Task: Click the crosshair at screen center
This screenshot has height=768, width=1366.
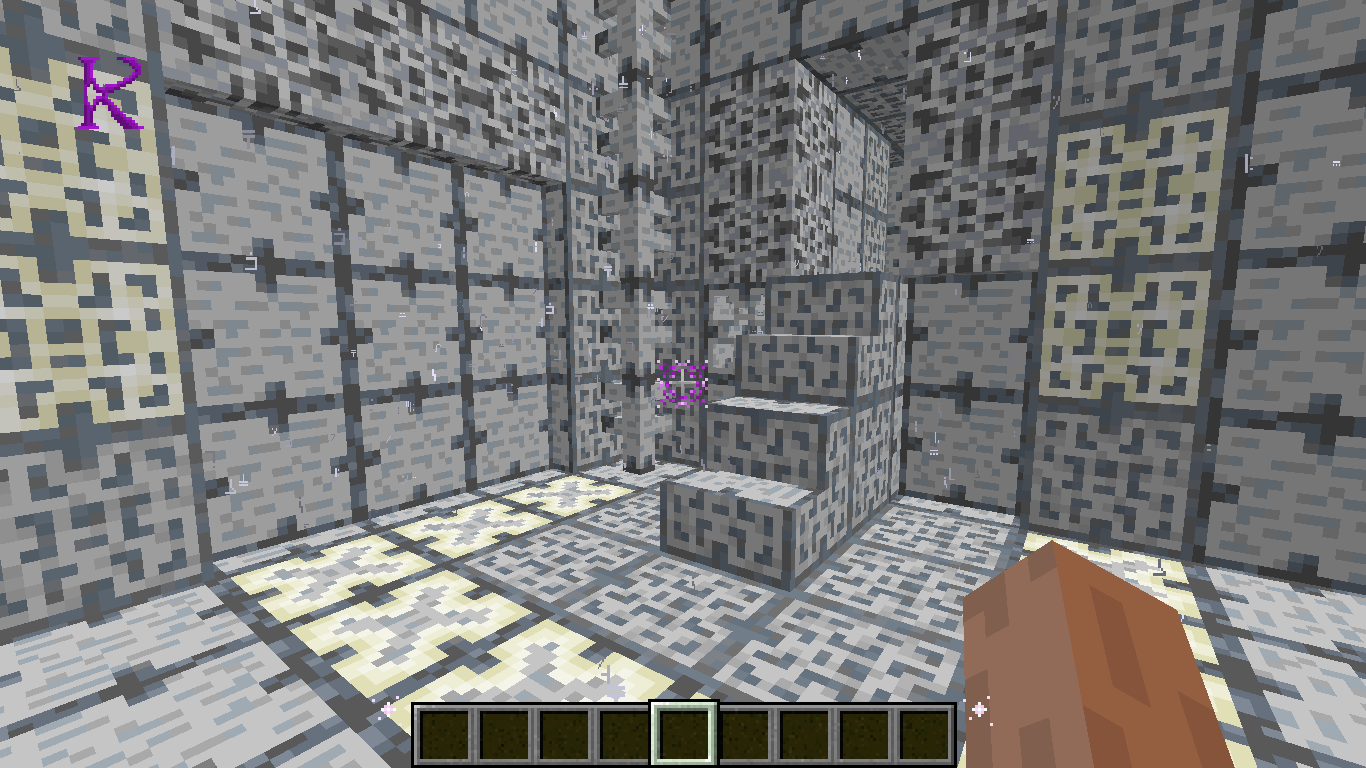Action: click(x=683, y=384)
